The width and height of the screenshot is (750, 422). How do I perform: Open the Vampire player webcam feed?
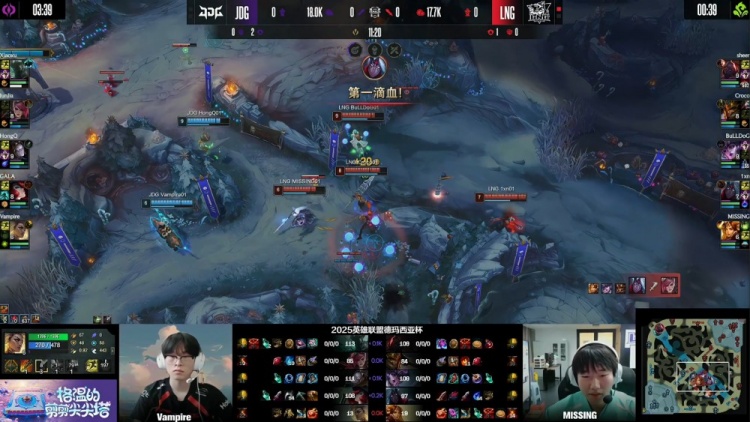(x=176, y=372)
